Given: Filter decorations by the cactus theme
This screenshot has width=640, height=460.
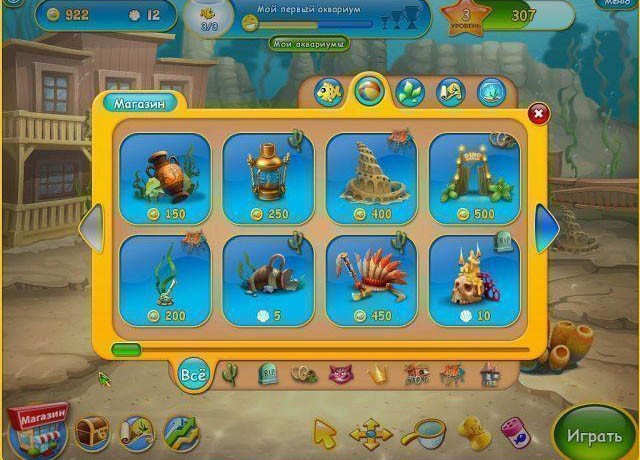Looking at the screenshot, I should click(x=229, y=375).
